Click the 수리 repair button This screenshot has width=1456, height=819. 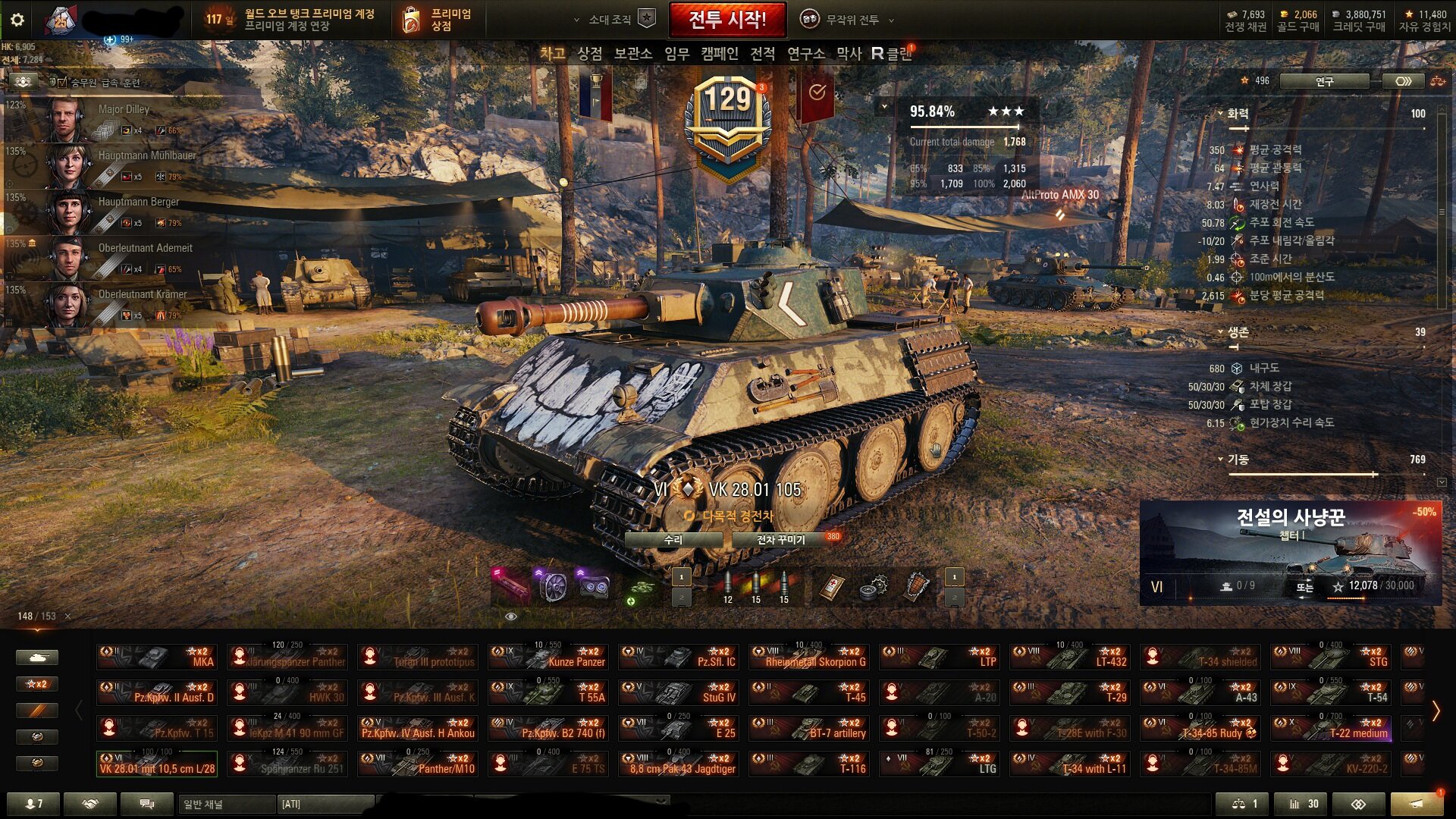click(x=673, y=540)
